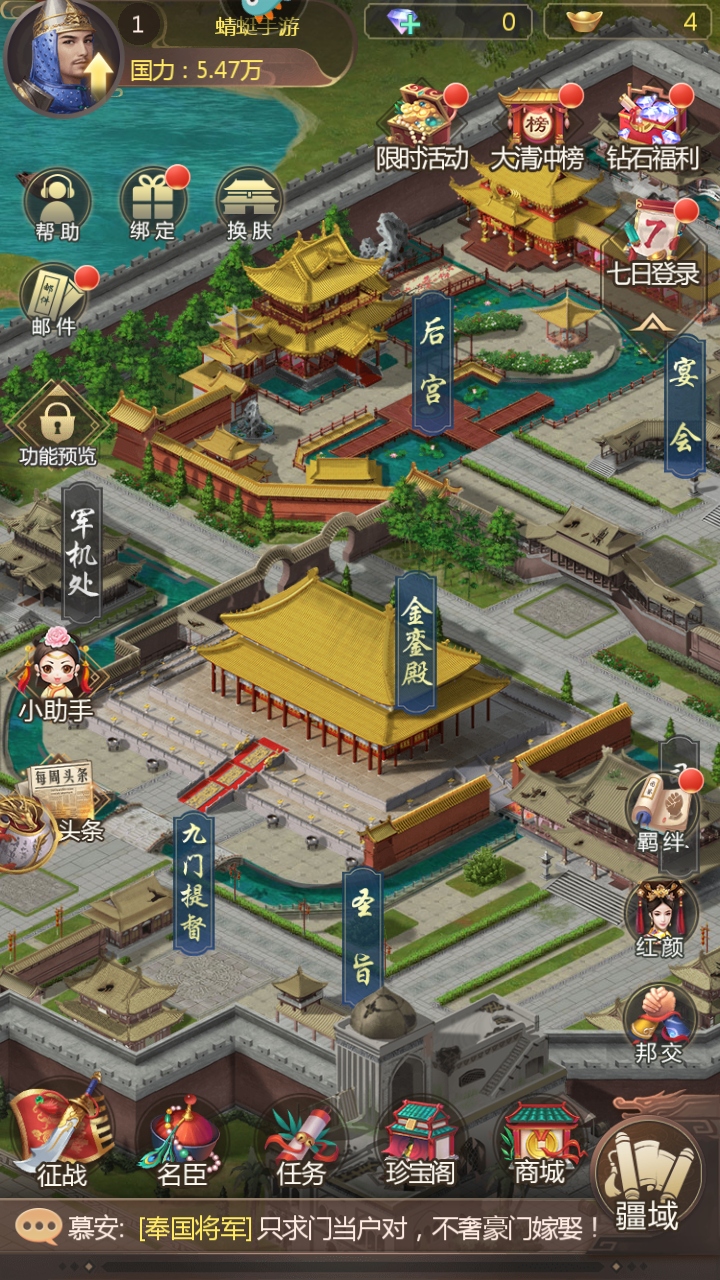Open the 邮件 mail icon
Viewport: 720px width, 1280px height.
point(52,297)
